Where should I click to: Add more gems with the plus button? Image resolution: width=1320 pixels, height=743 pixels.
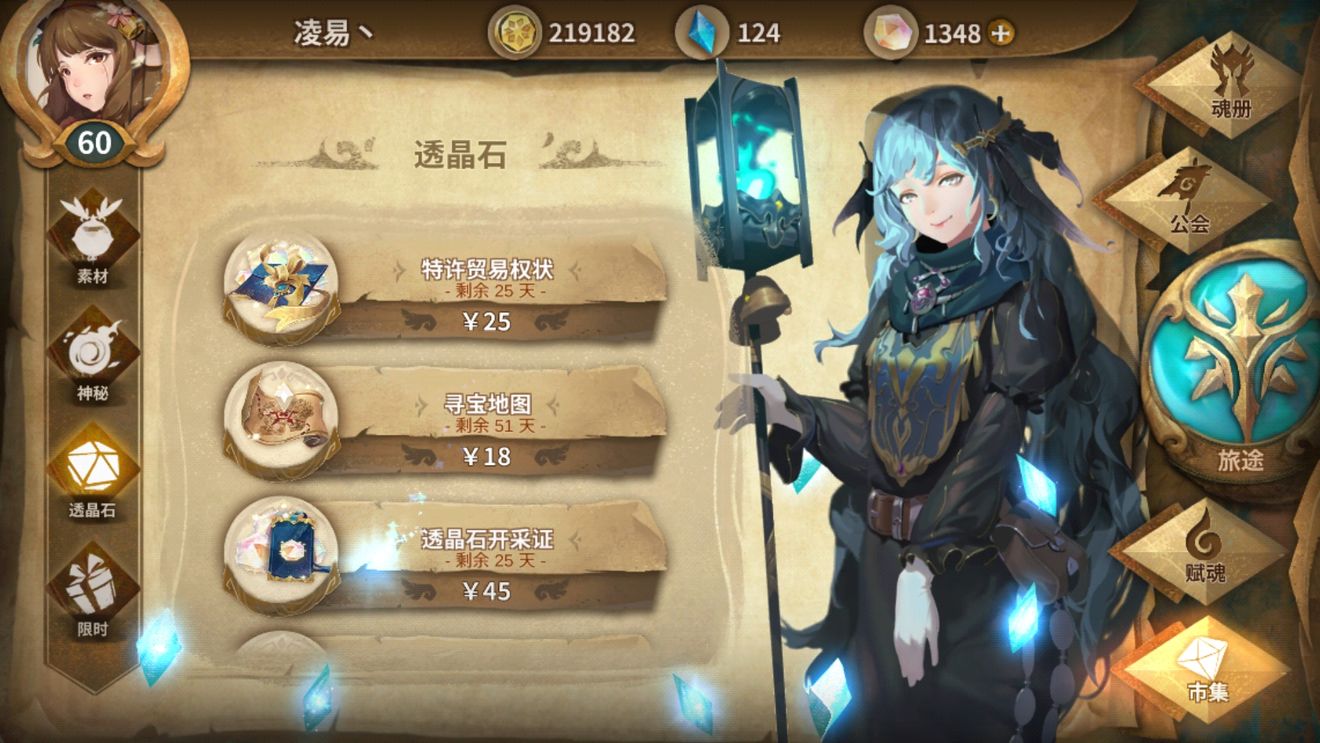tap(1000, 33)
